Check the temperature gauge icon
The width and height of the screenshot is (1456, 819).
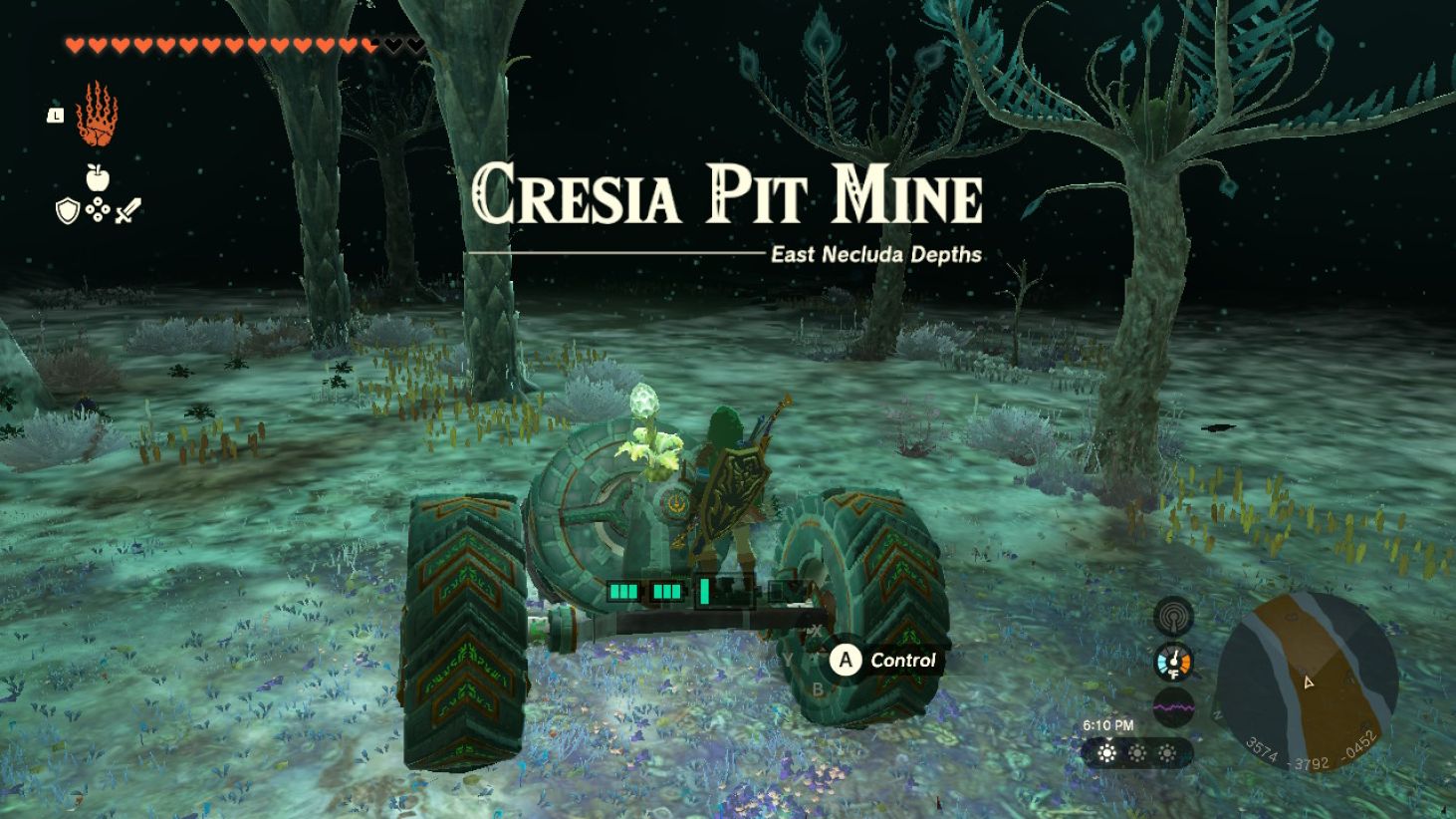click(x=1173, y=662)
